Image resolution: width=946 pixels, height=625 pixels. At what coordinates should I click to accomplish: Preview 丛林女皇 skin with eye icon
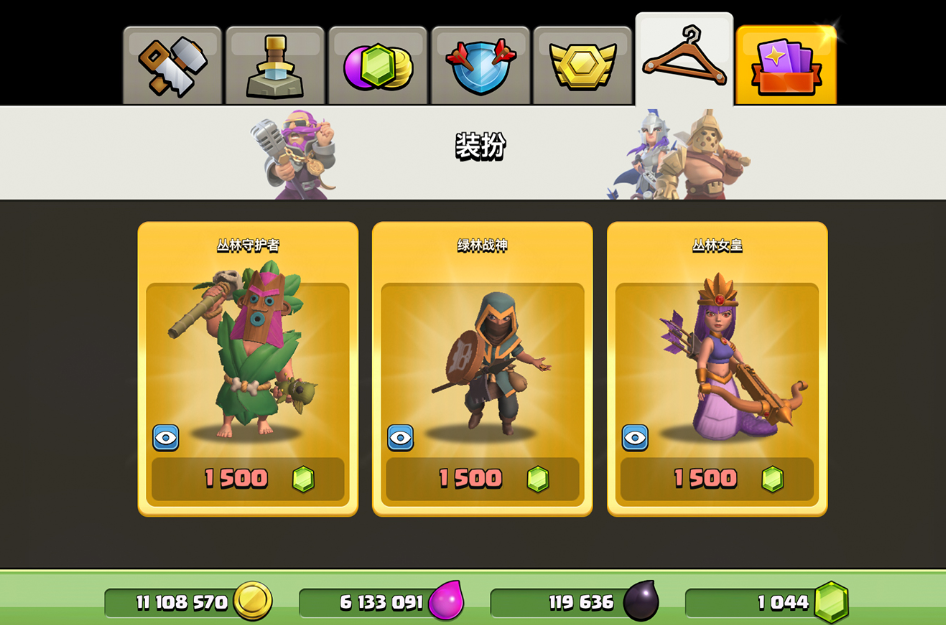pos(635,437)
